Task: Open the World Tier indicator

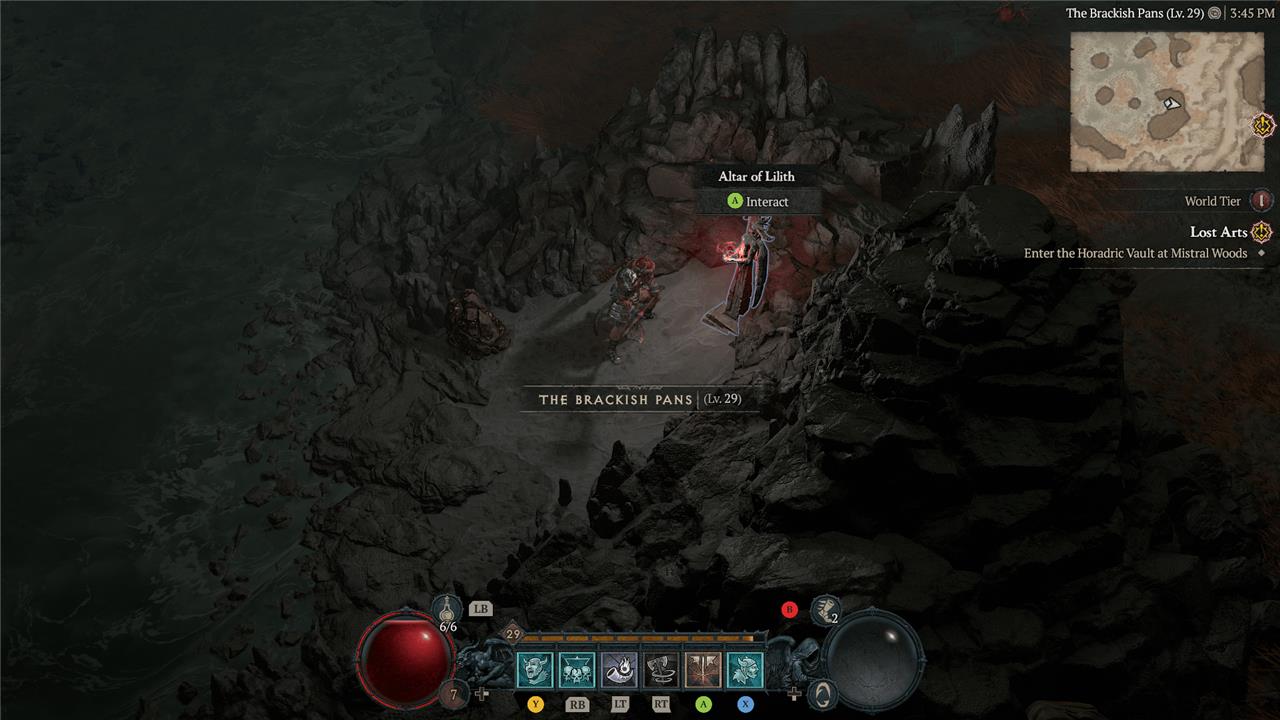Action: [x=1261, y=201]
